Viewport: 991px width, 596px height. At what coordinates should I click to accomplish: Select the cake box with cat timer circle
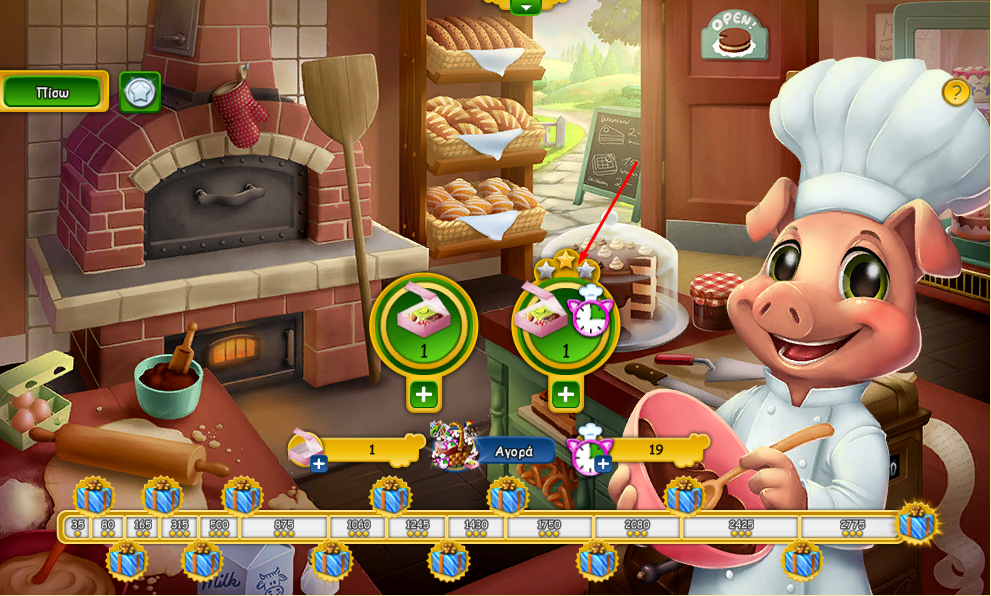click(x=565, y=322)
